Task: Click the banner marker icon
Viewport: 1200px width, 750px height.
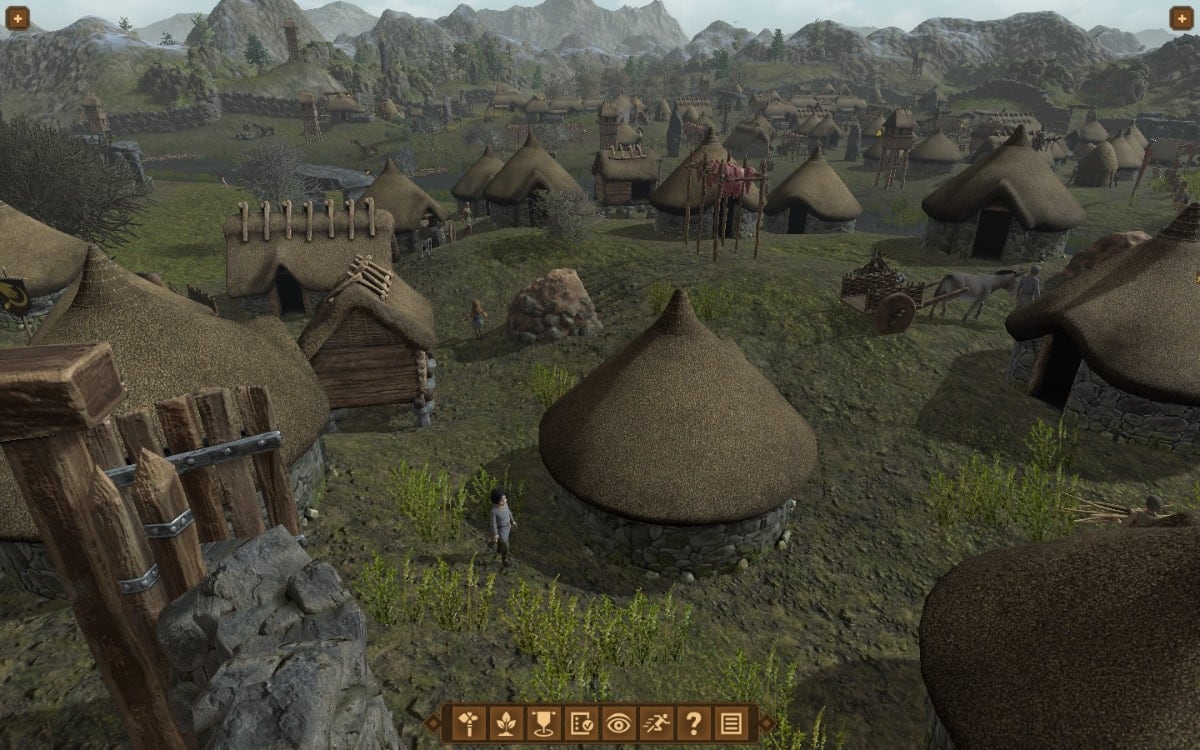Action: (x=543, y=722)
